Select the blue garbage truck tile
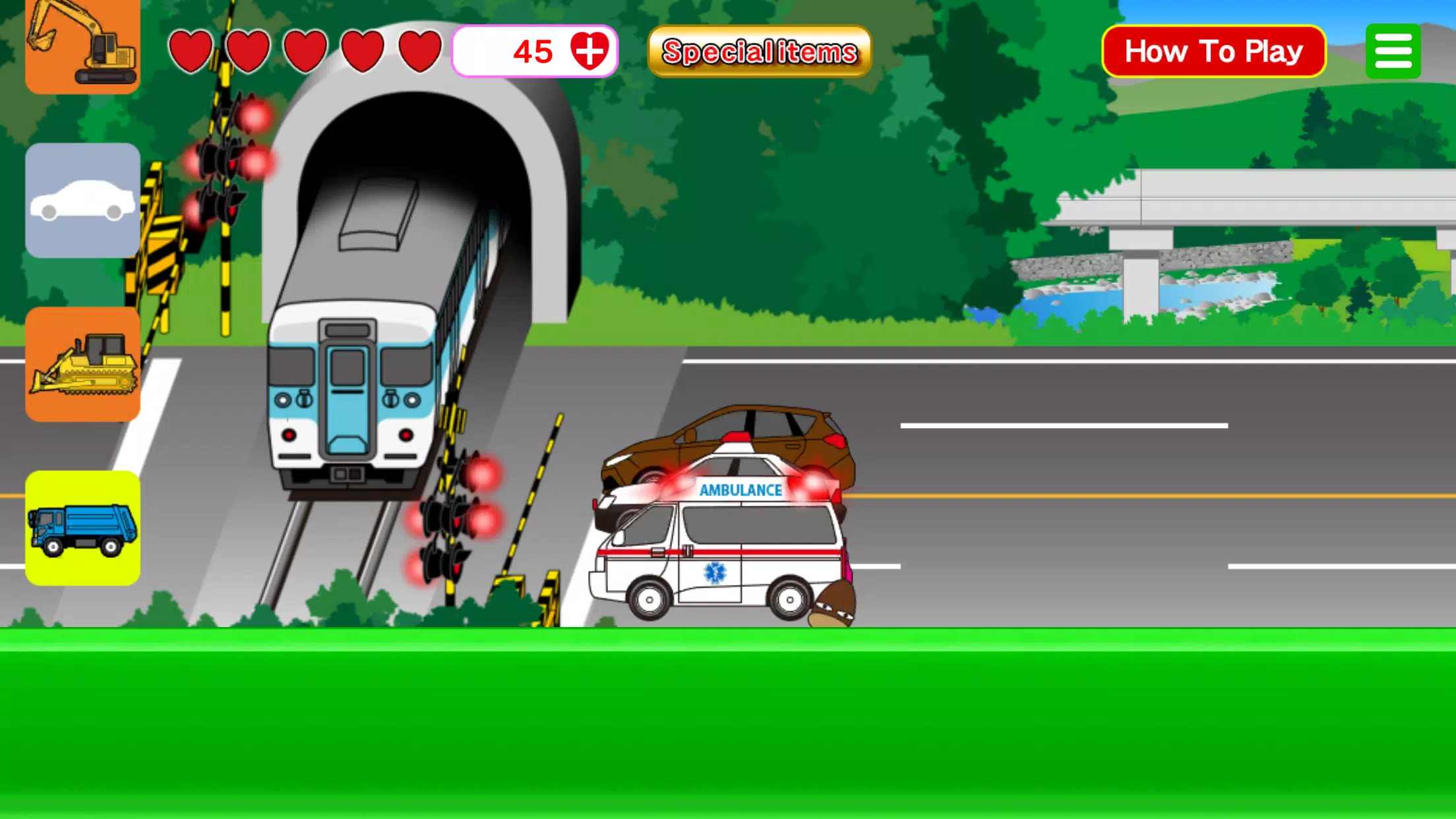The image size is (1456, 819). pyautogui.click(x=82, y=528)
